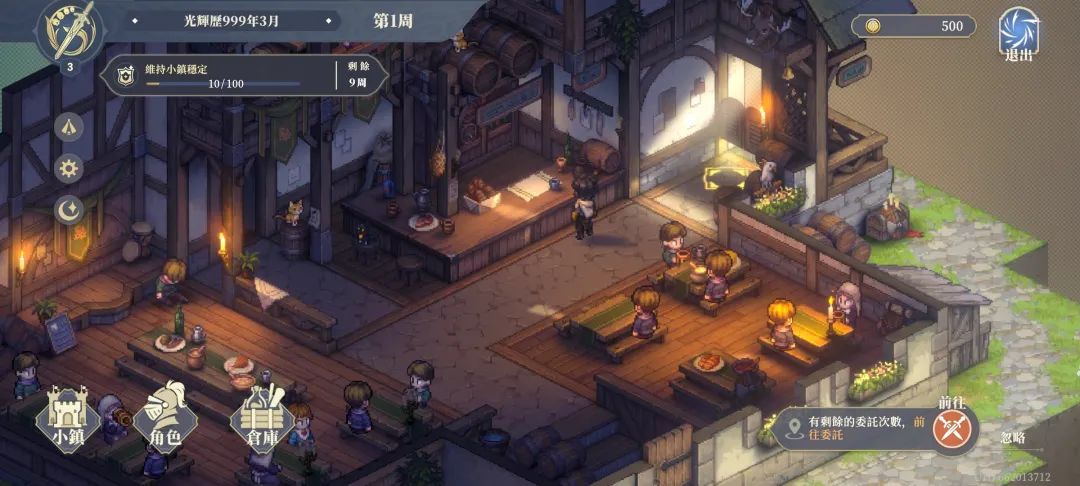This screenshot has width=1080, height=486.
Task: Tap the 退出 exit button
Action: (1017, 34)
